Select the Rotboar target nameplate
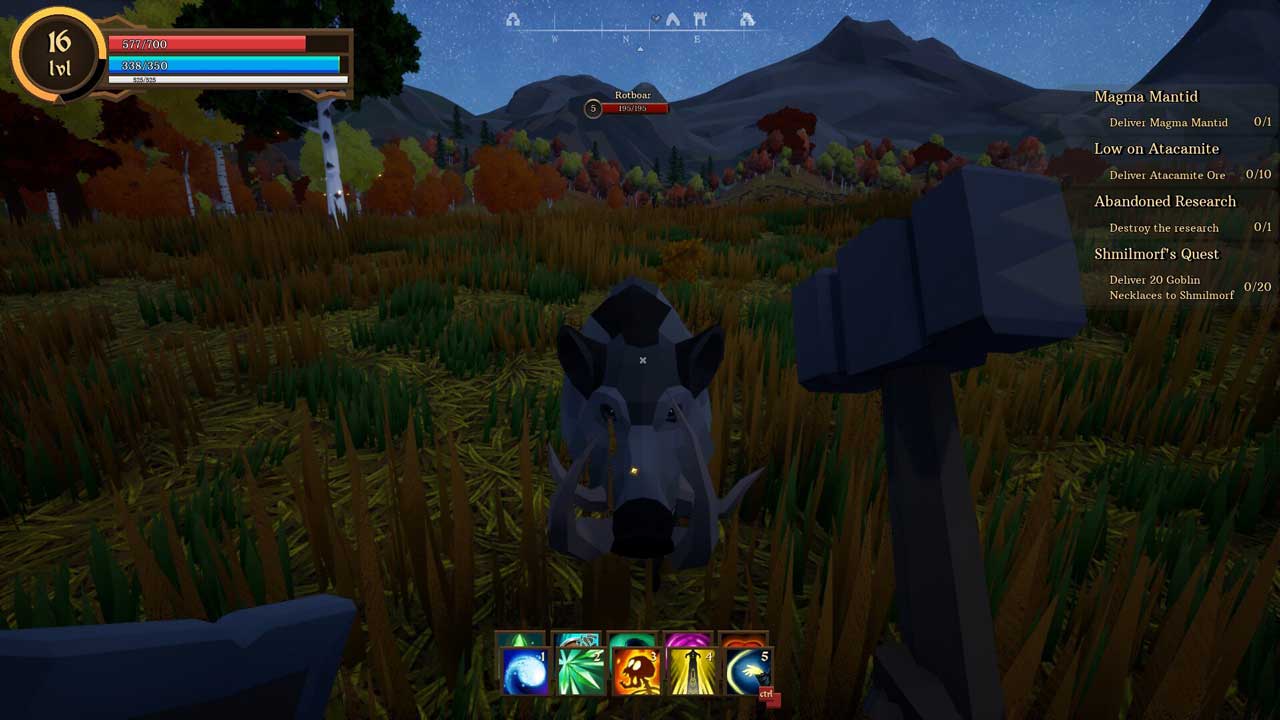Screen dimensions: 1280x720 click(x=632, y=96)
